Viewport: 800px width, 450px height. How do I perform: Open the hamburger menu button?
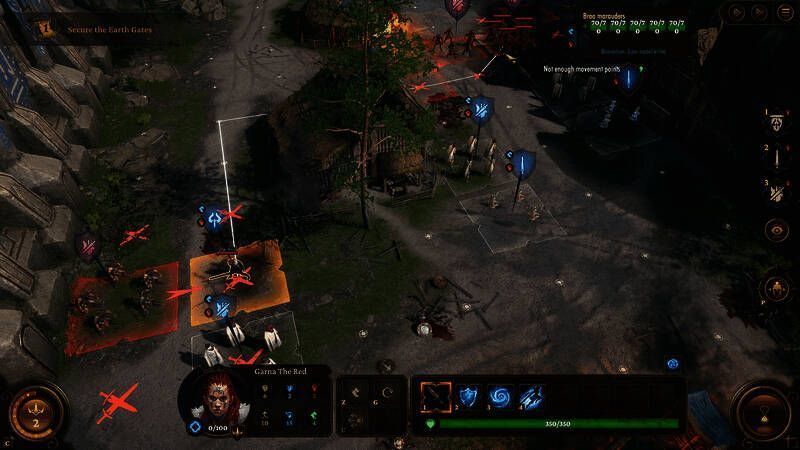(787, 13)
